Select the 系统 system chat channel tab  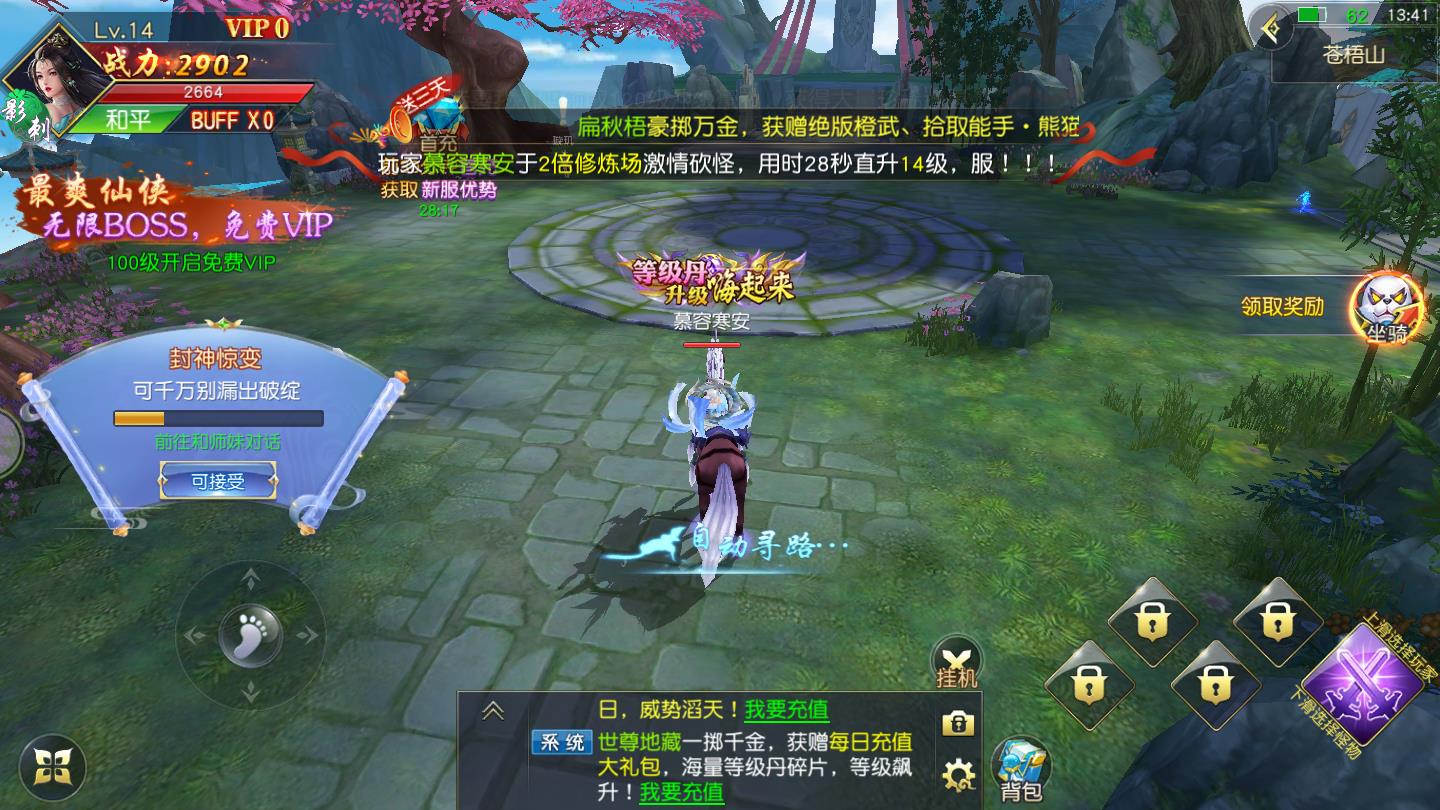pos(561,744)
